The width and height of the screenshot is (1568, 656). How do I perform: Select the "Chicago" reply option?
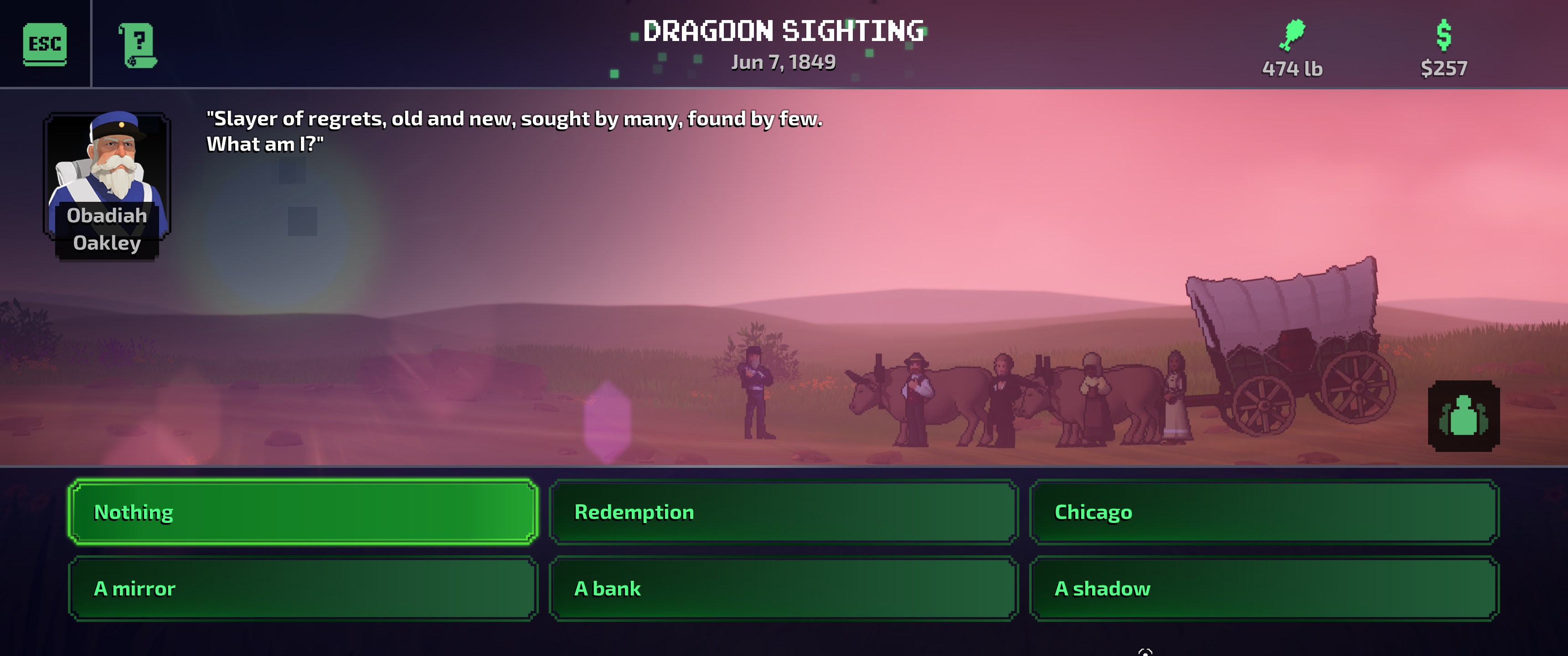coord(1264,512)
